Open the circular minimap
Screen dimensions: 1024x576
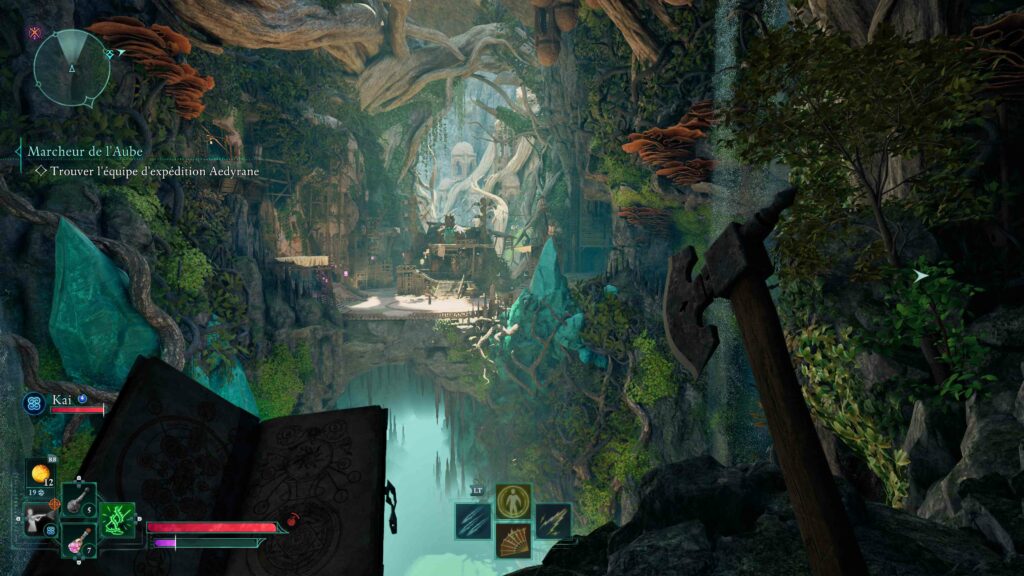(x=71, y=67)
